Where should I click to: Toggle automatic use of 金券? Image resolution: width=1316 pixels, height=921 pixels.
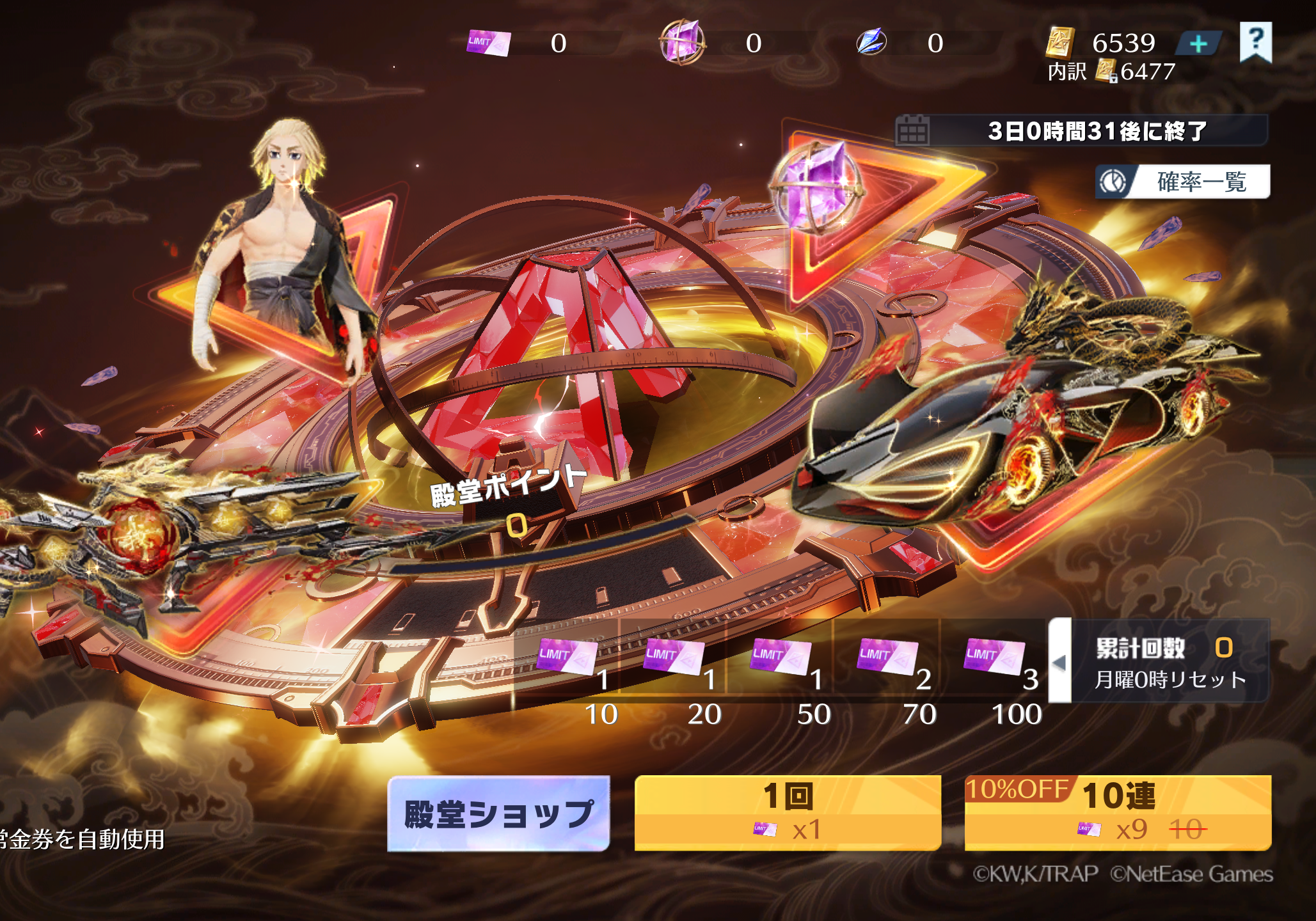(x=83, y=839)
